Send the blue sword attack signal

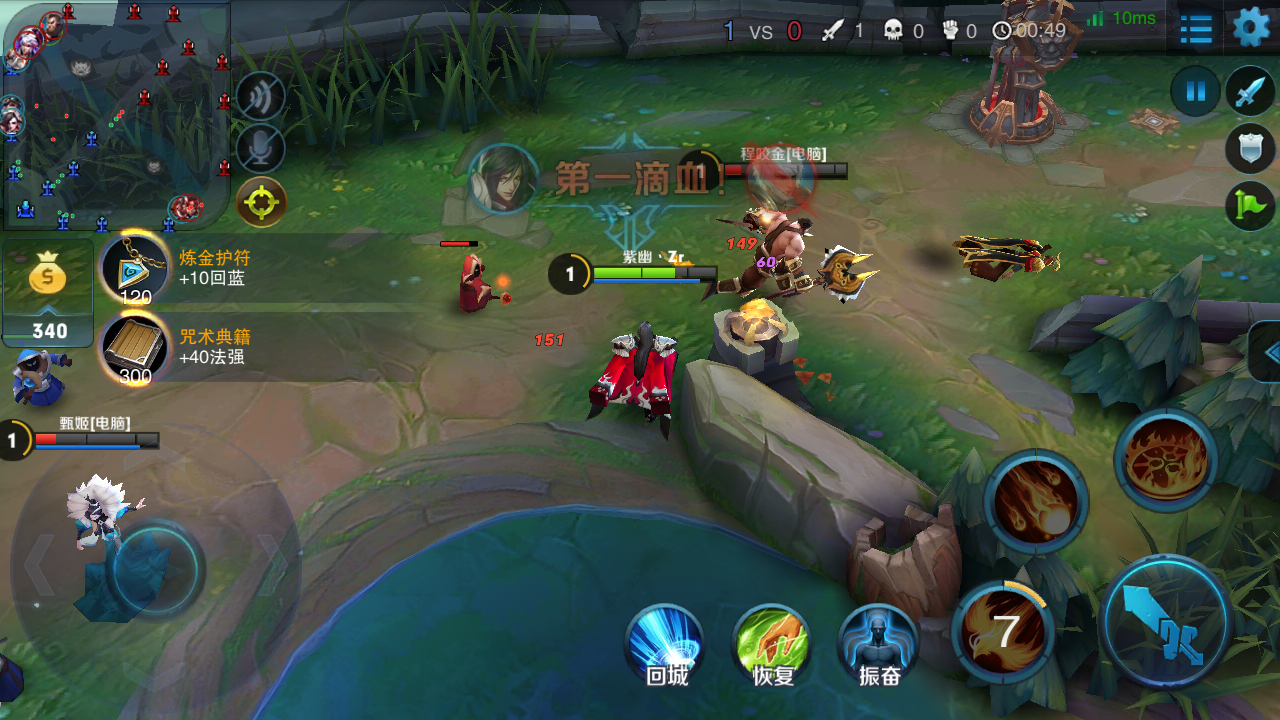[1250, 92]
